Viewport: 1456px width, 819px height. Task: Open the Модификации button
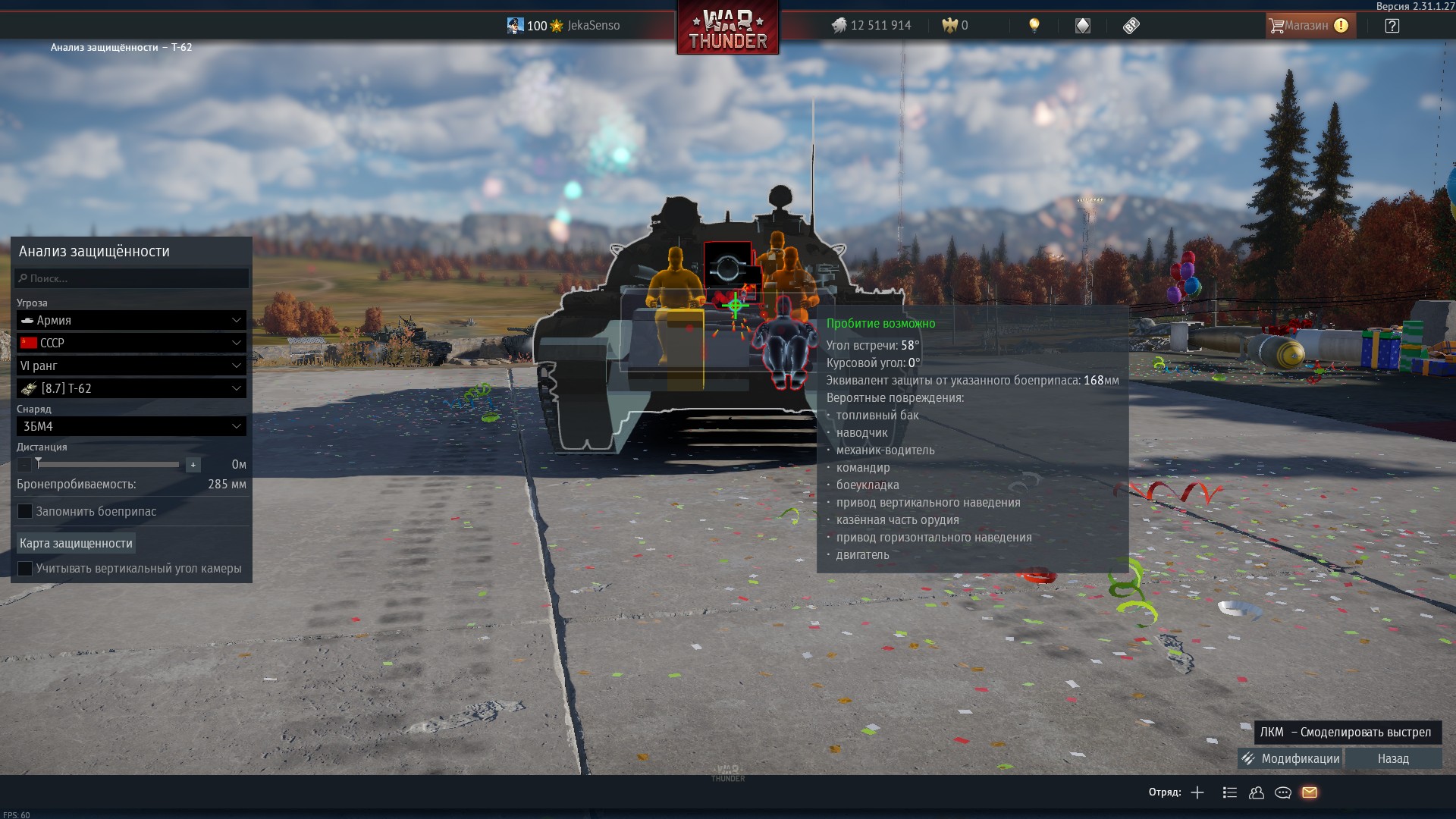click(1291, 758)
